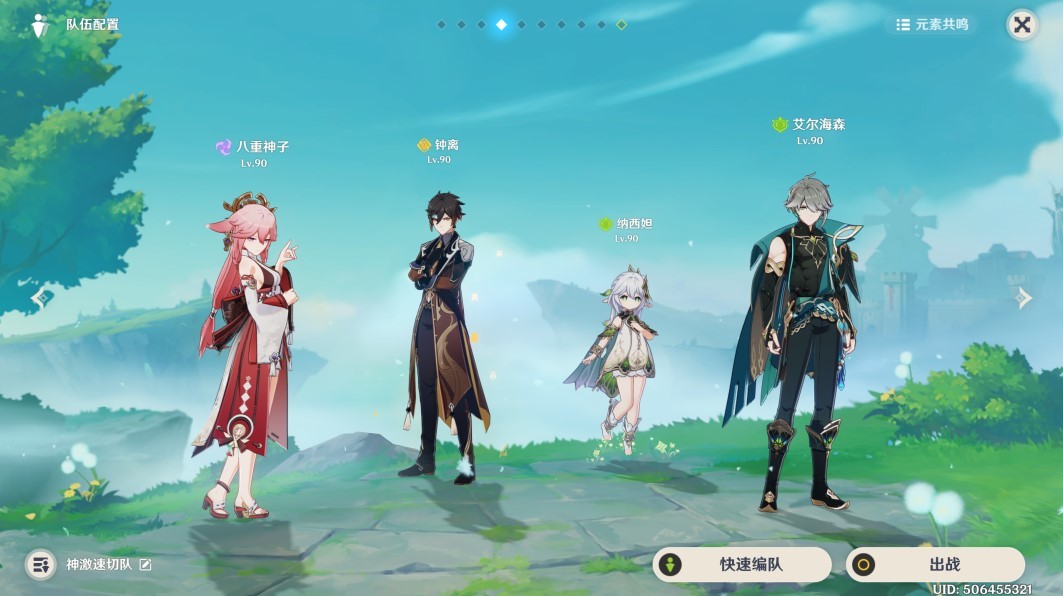The height and width of the screenshot is (596, 1063).
Task: Confirm deployment with the 出战 button
Action: 934,564
